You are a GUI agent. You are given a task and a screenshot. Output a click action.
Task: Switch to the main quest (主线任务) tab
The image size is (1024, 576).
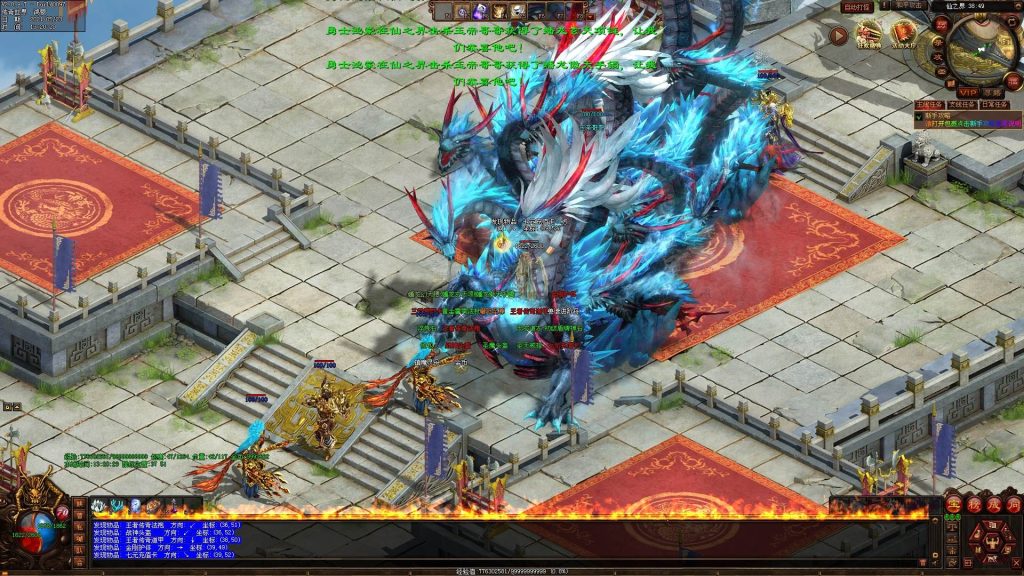click(x=929, y=104)
